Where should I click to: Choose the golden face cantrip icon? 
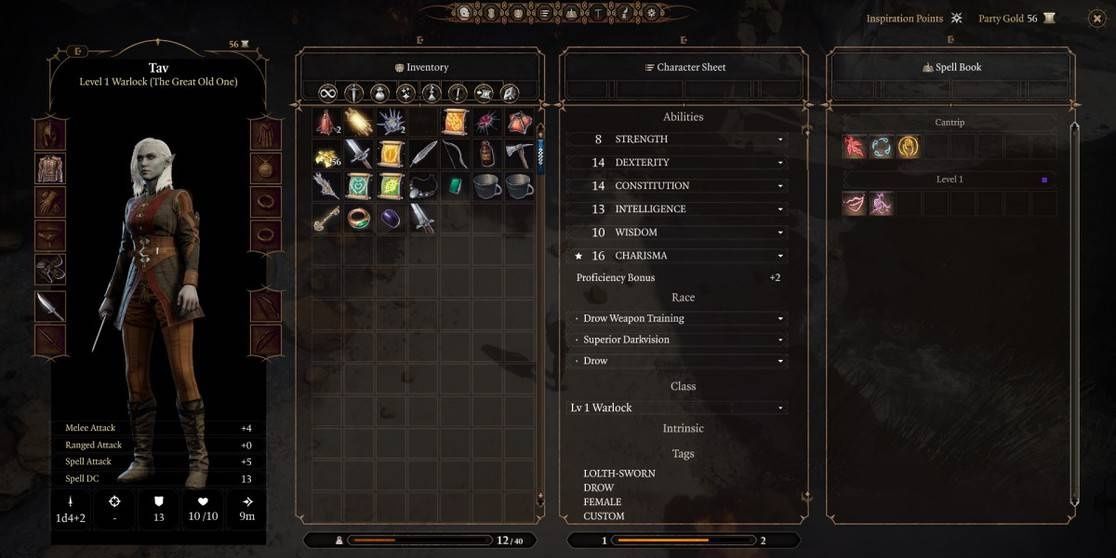click(x=908, y=147)
